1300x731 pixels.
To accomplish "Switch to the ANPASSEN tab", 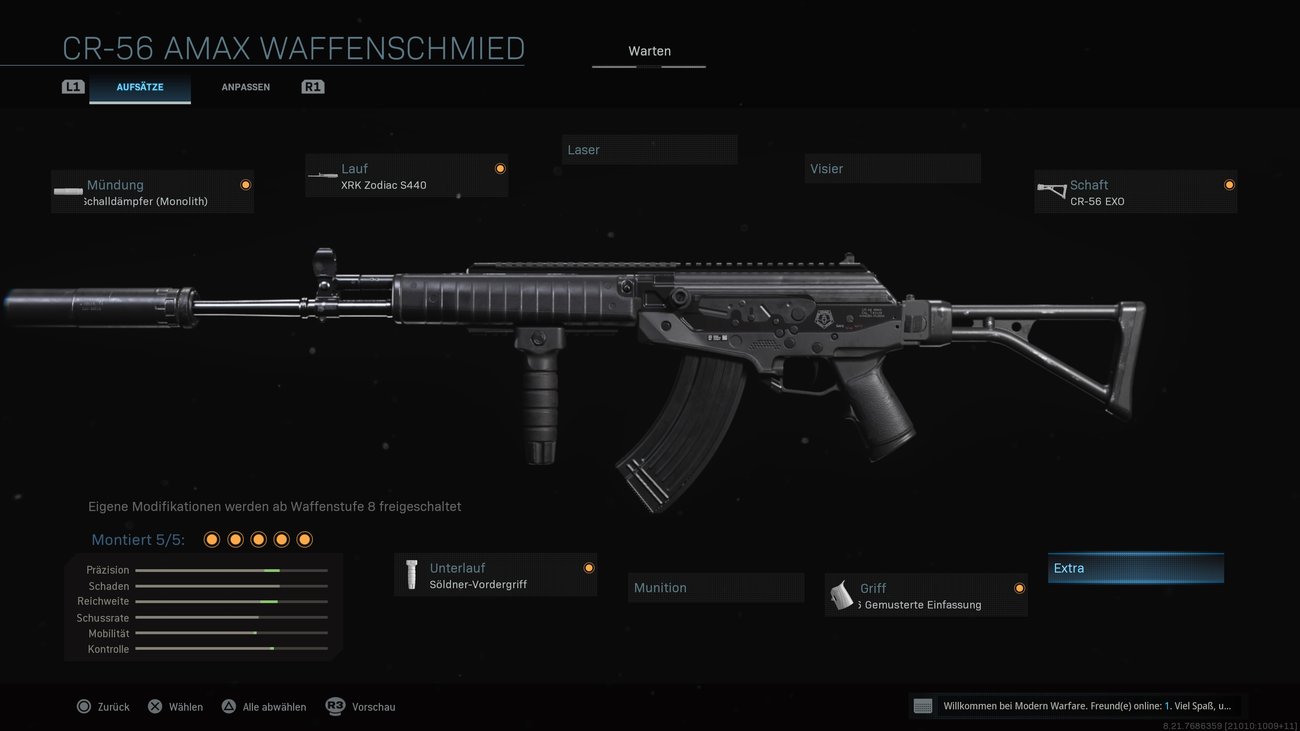I will pos(246,86).
